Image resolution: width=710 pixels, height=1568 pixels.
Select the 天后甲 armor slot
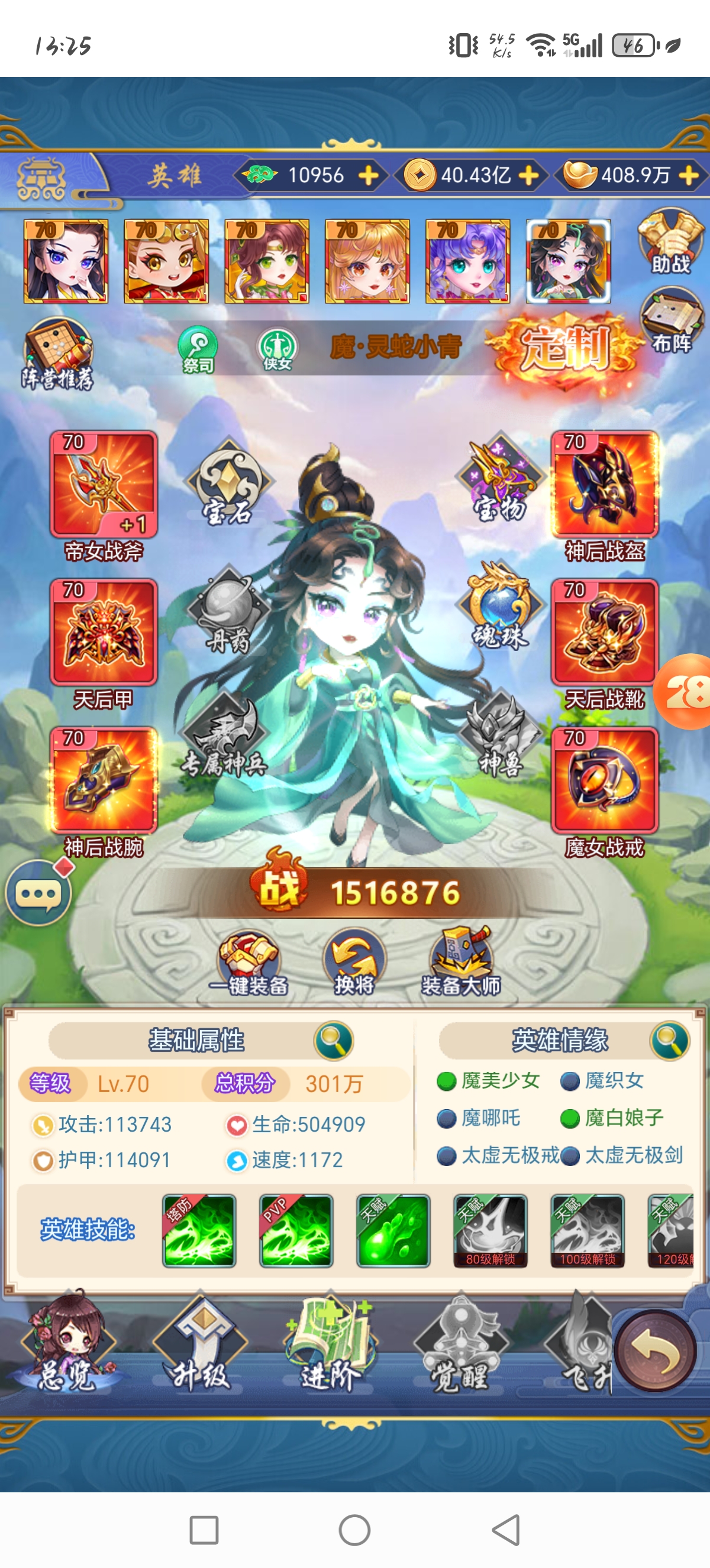click(x=104, y=633)
